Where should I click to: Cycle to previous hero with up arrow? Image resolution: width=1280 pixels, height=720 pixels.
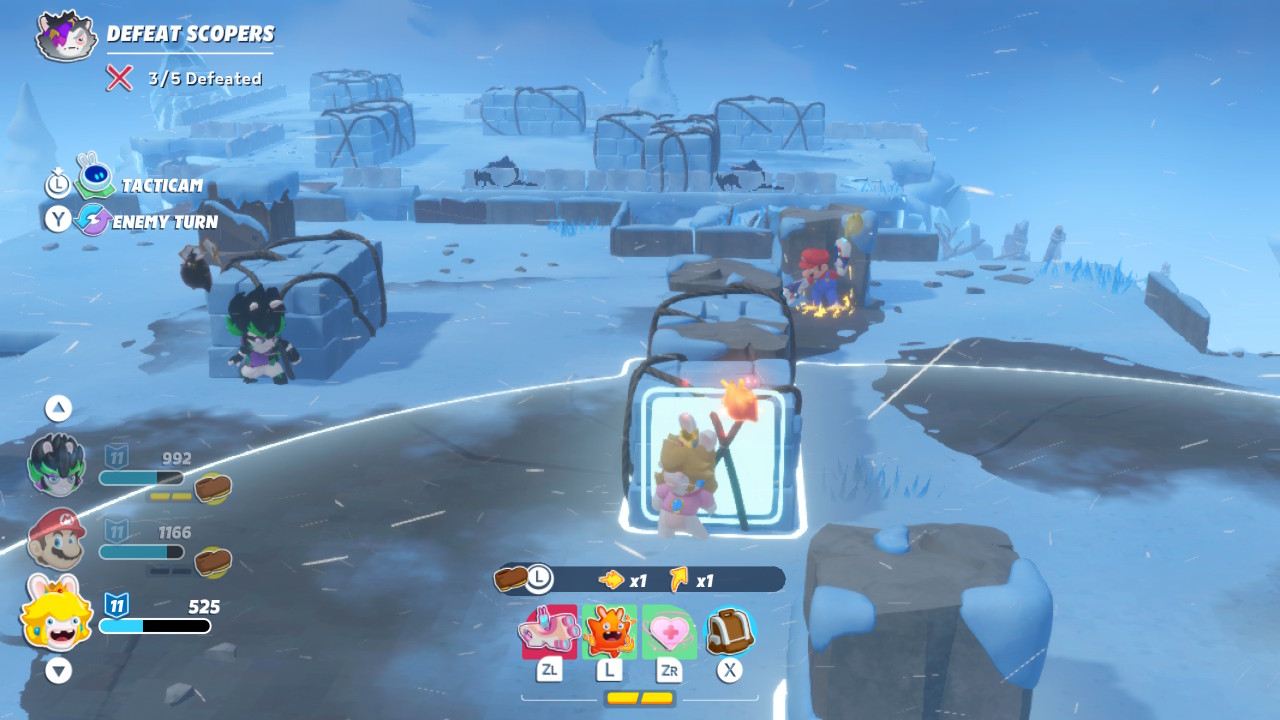[58, 408]
